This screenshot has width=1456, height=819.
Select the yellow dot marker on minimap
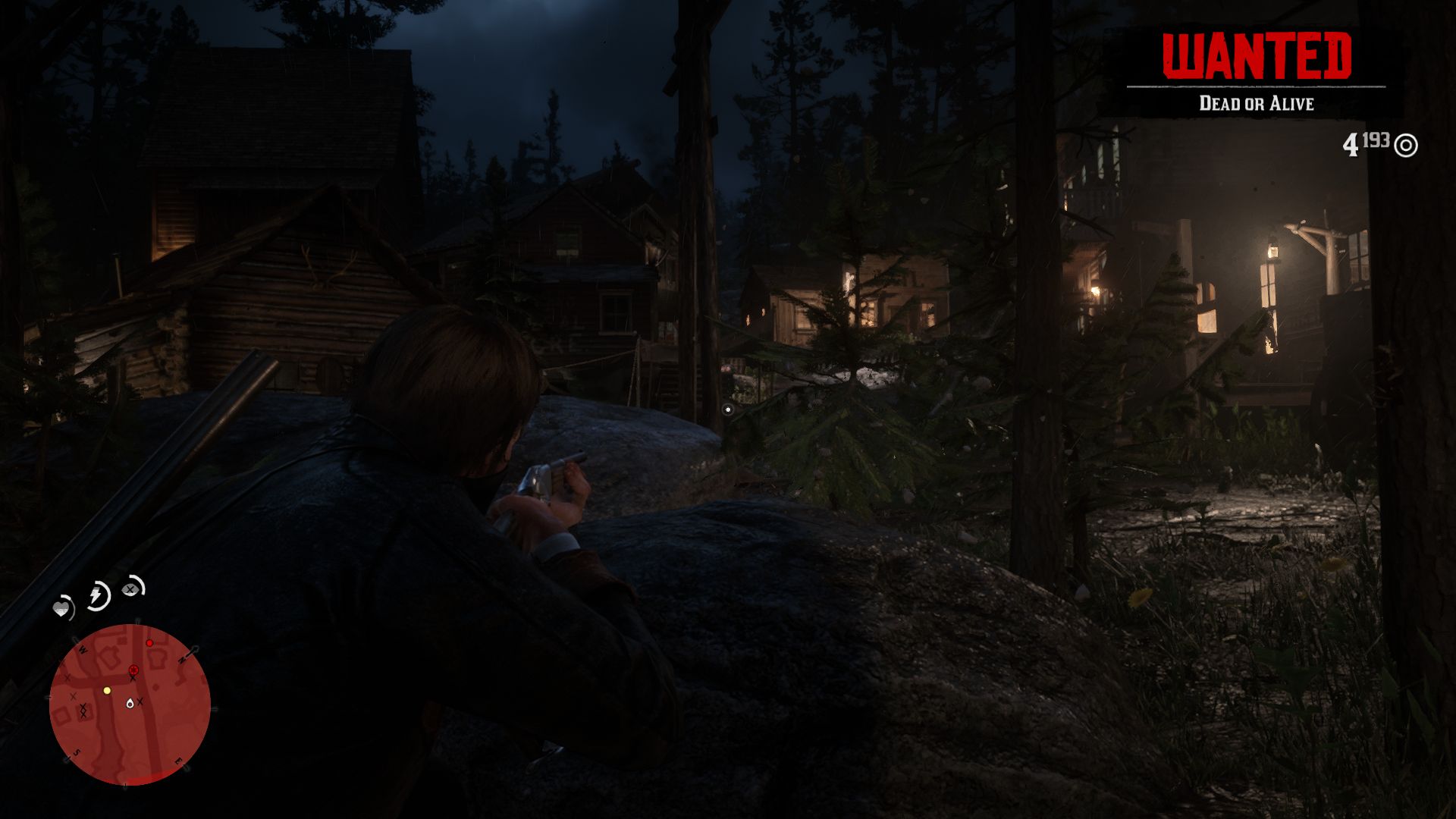pyautogui.click(x=107, y=690)
